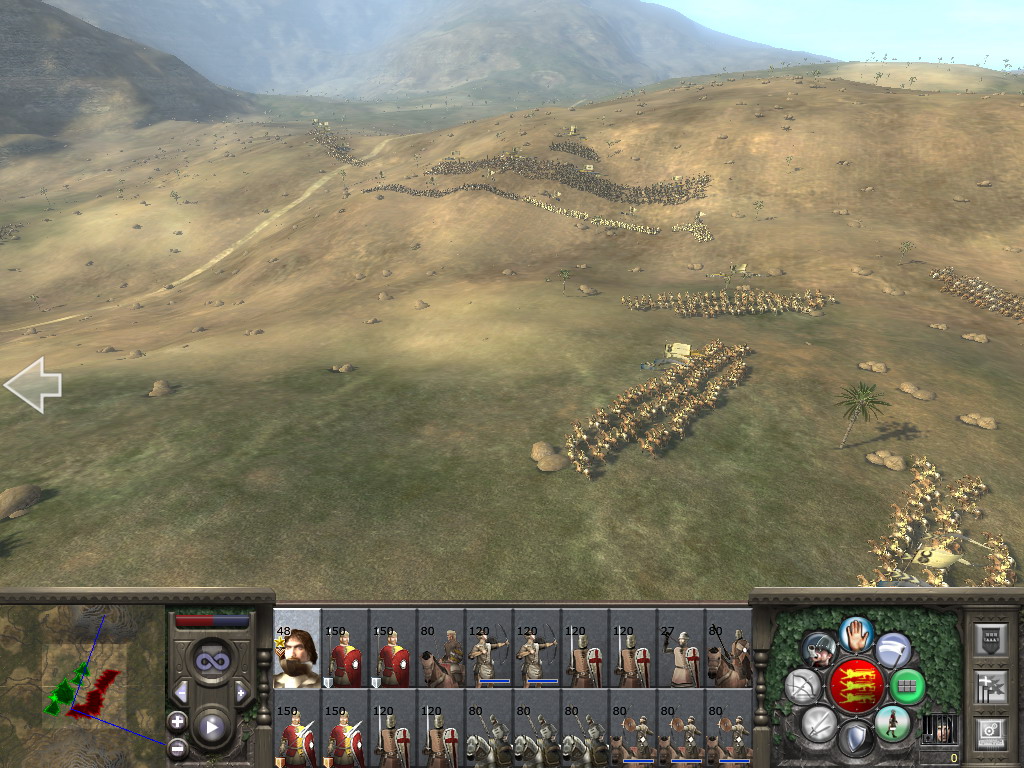Decrease battle speed with the left arrow
Screen dimensions: 1024x768
[181, 692]
